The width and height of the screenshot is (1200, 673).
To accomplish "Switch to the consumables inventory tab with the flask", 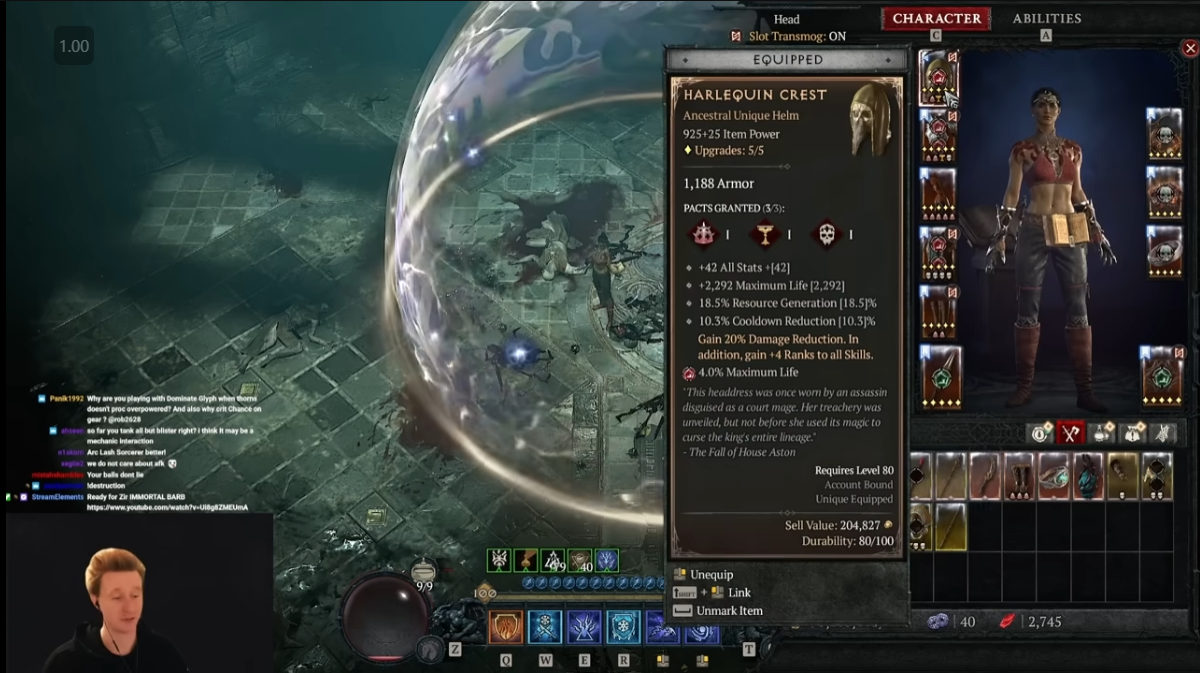I will pyautogui.click(x=1102, y=433).
